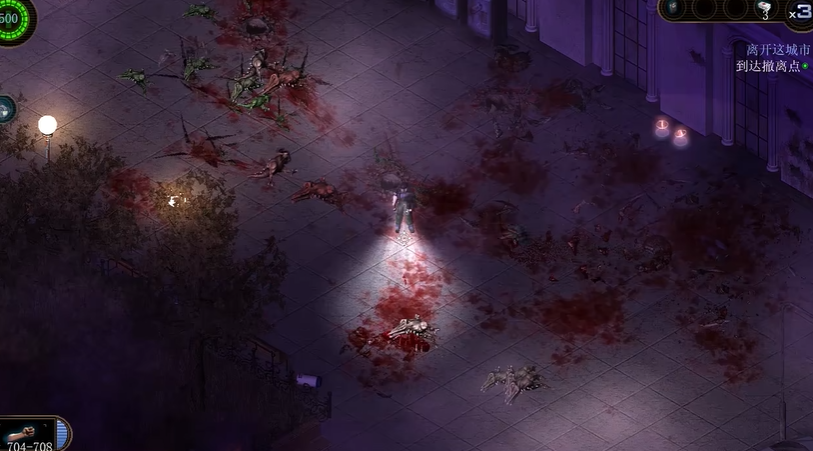Use the medkit item with count 3
Image resolution: width=813 pixels, height=451 pixels.
tap(765, 8)
